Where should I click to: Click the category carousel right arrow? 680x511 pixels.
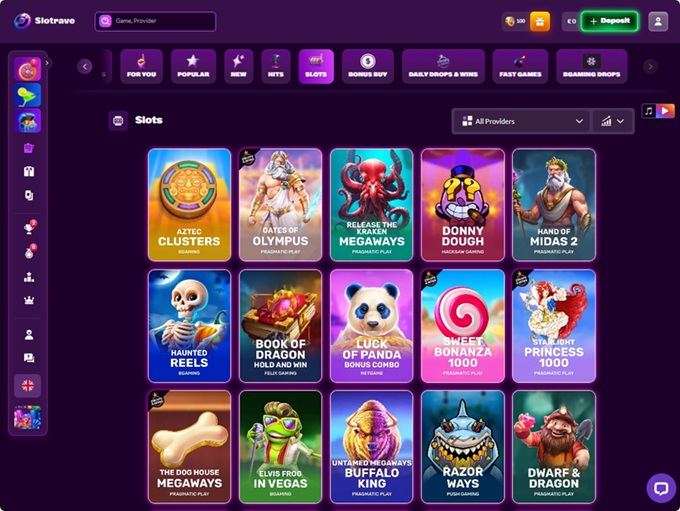(650, 66)
